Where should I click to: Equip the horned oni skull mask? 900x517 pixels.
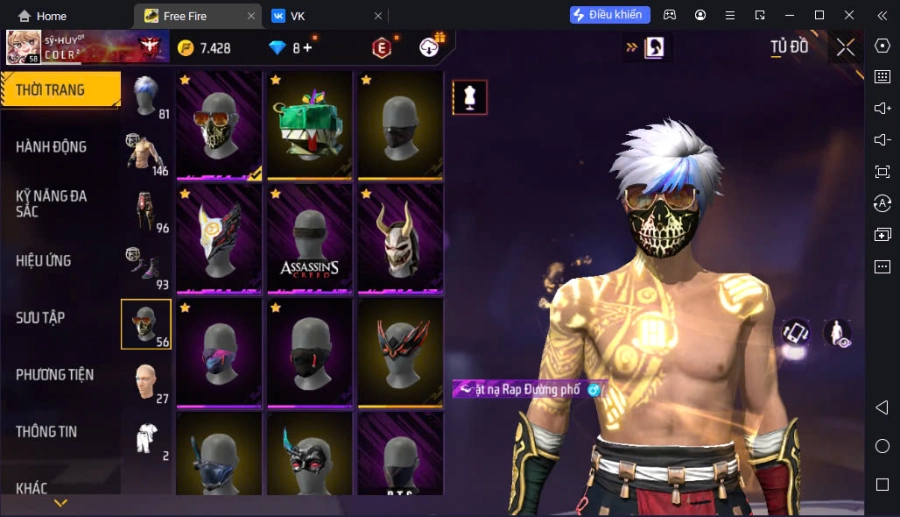tap(401, 240)
